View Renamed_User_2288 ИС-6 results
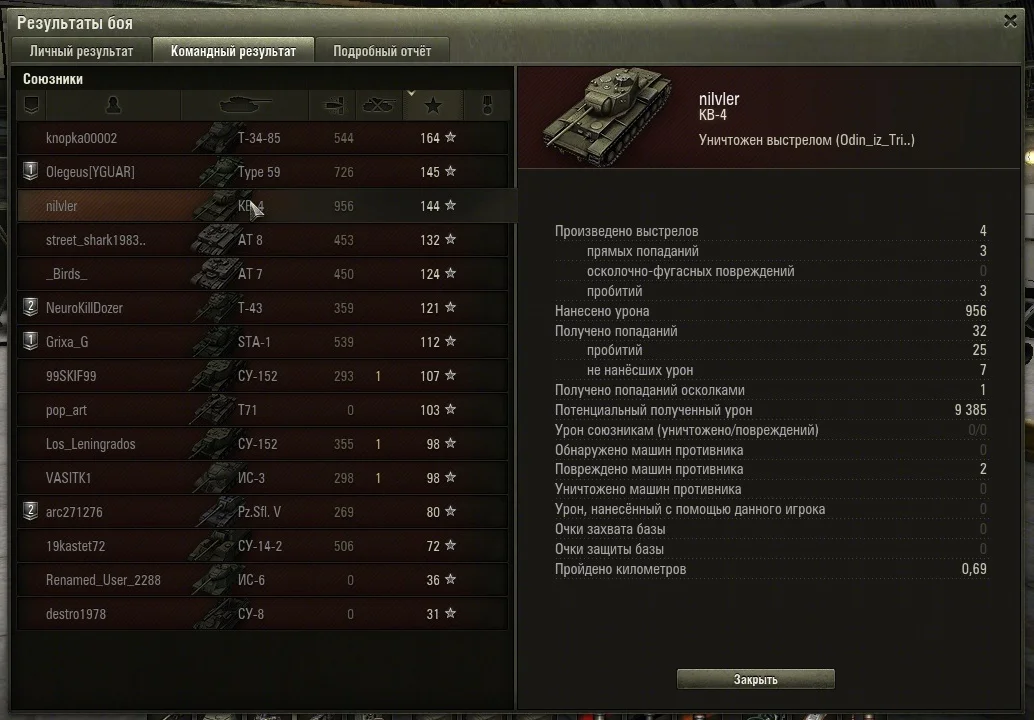Viewport: 1034px width, 720px height. pyautogui.click(x=103, y=580)
